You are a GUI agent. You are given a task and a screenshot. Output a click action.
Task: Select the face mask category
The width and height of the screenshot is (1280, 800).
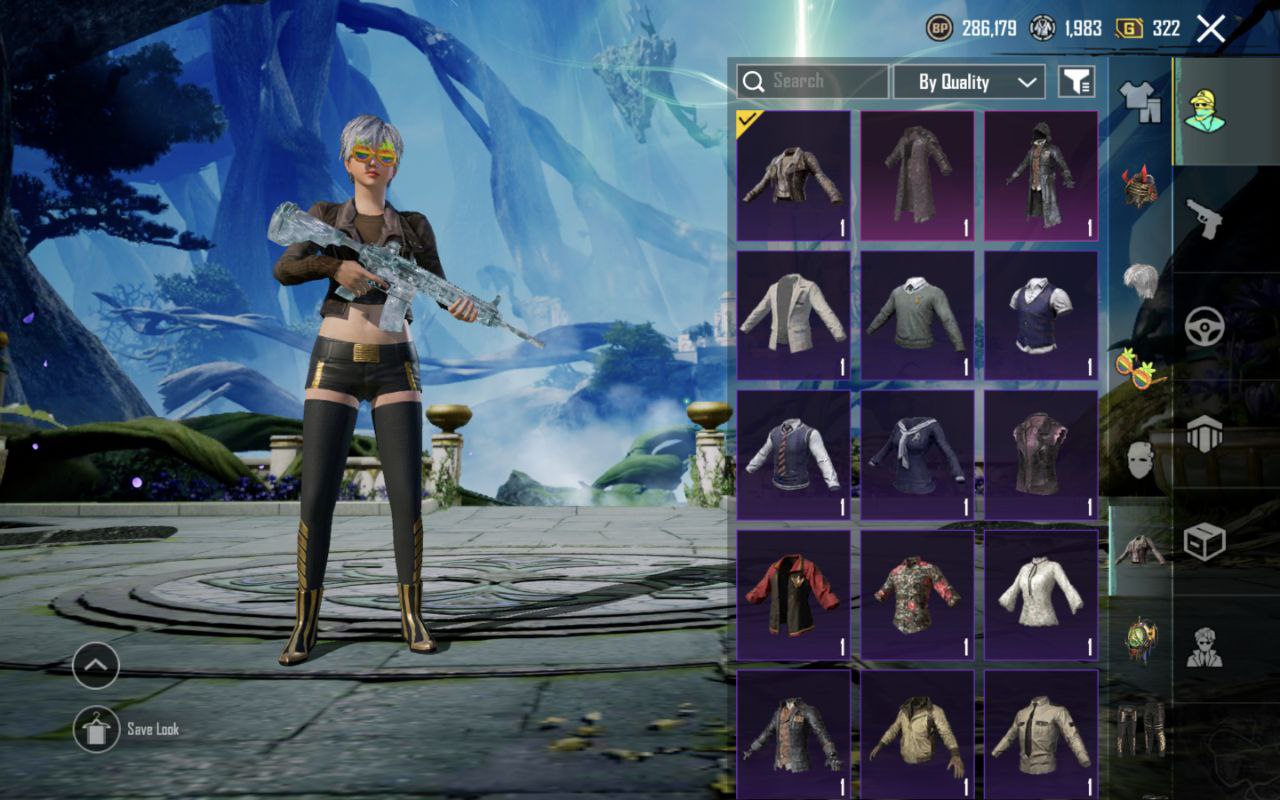1139,459
